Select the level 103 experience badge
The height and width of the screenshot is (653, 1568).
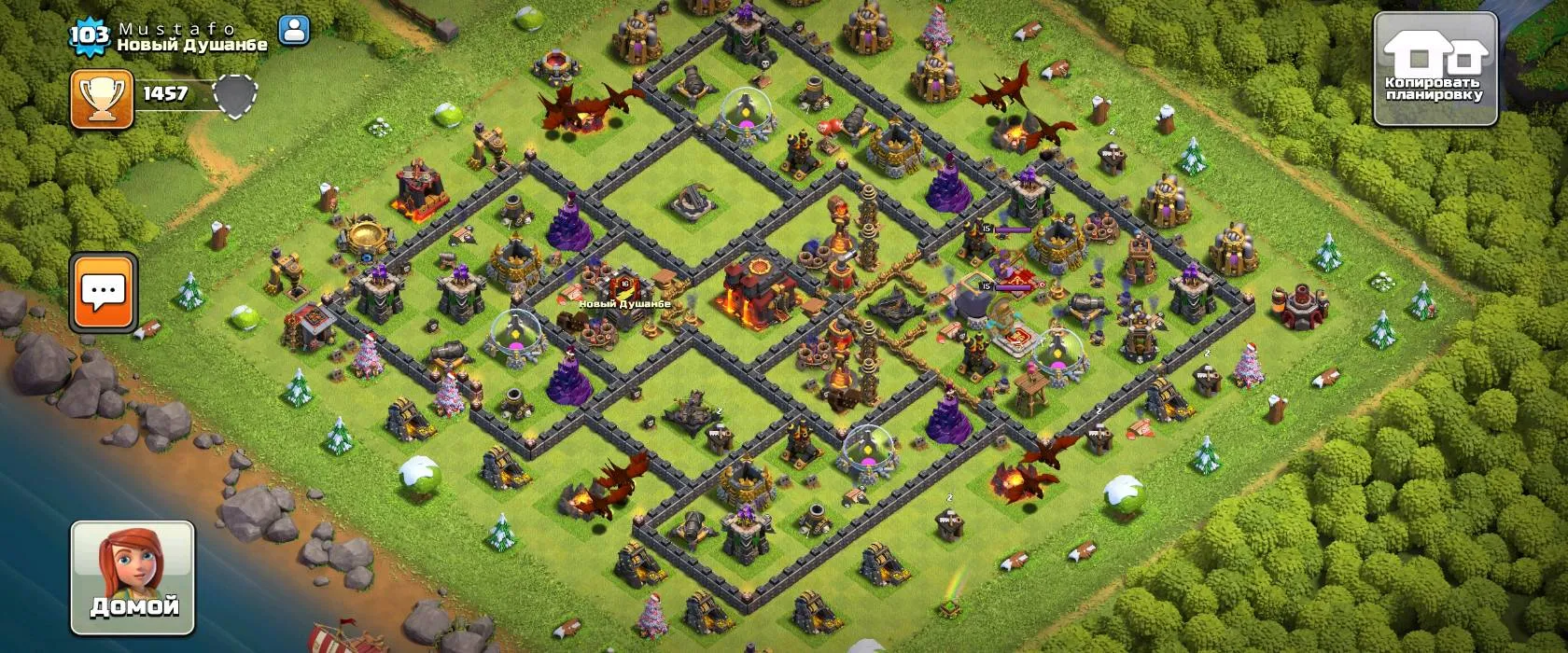tap(90, 35)
